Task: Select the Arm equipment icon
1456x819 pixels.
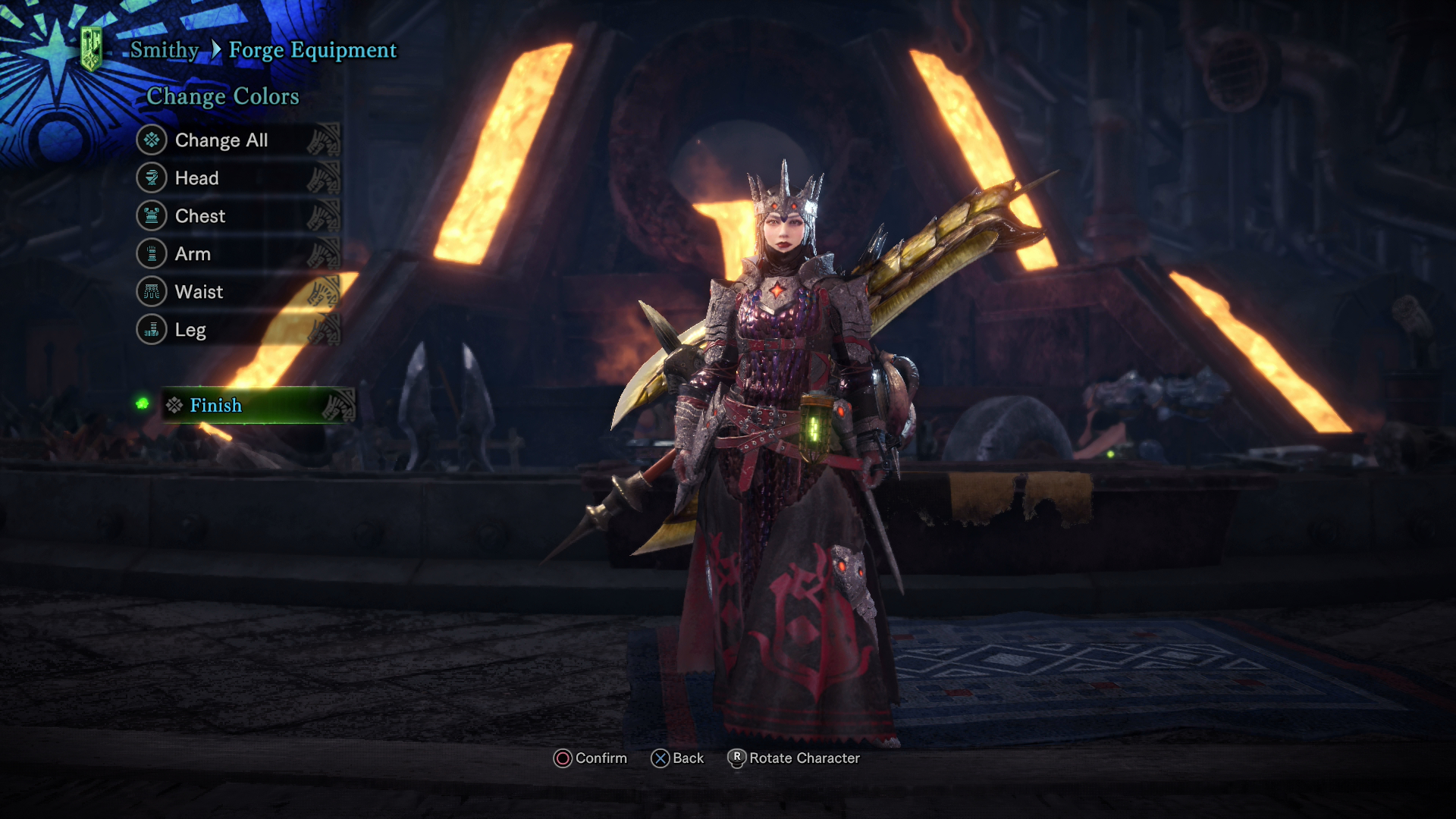Action: (x=152, y=254)
